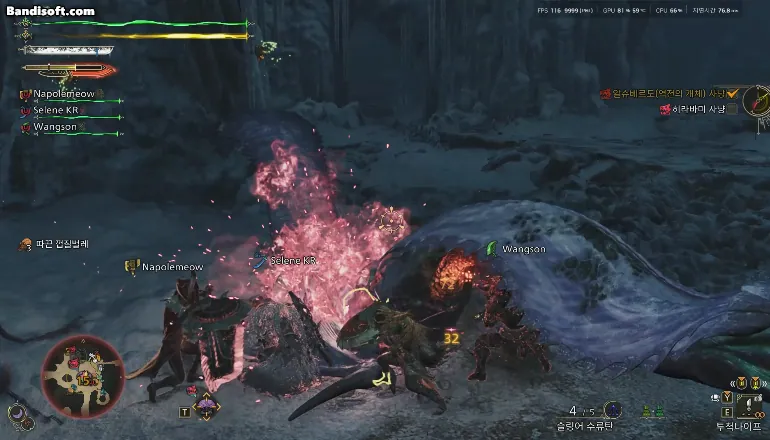
Task: Click the Bandisoft.com watermark
Action: tap(50, 11)
